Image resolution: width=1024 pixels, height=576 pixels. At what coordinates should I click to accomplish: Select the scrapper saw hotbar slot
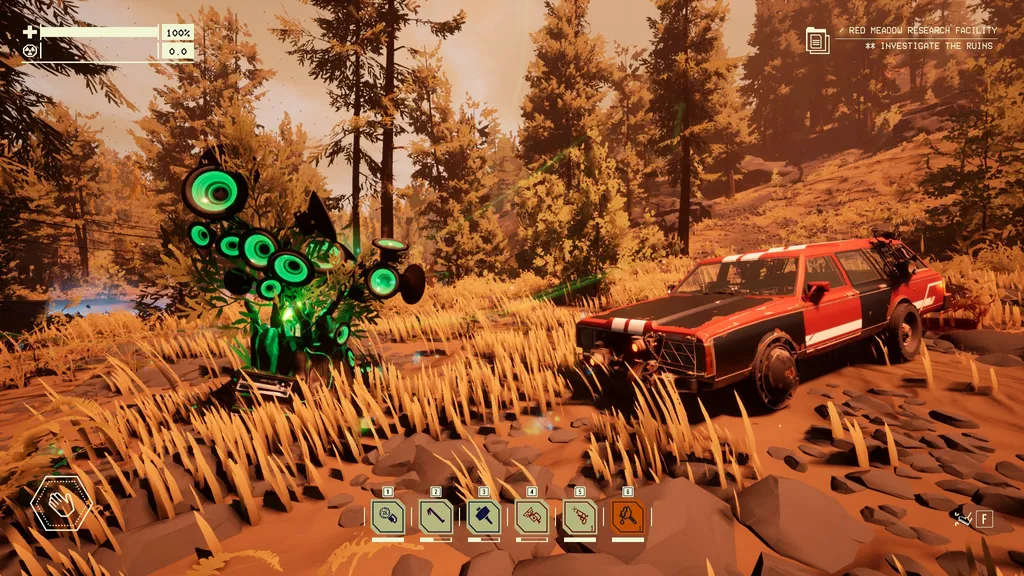point(388,517)
